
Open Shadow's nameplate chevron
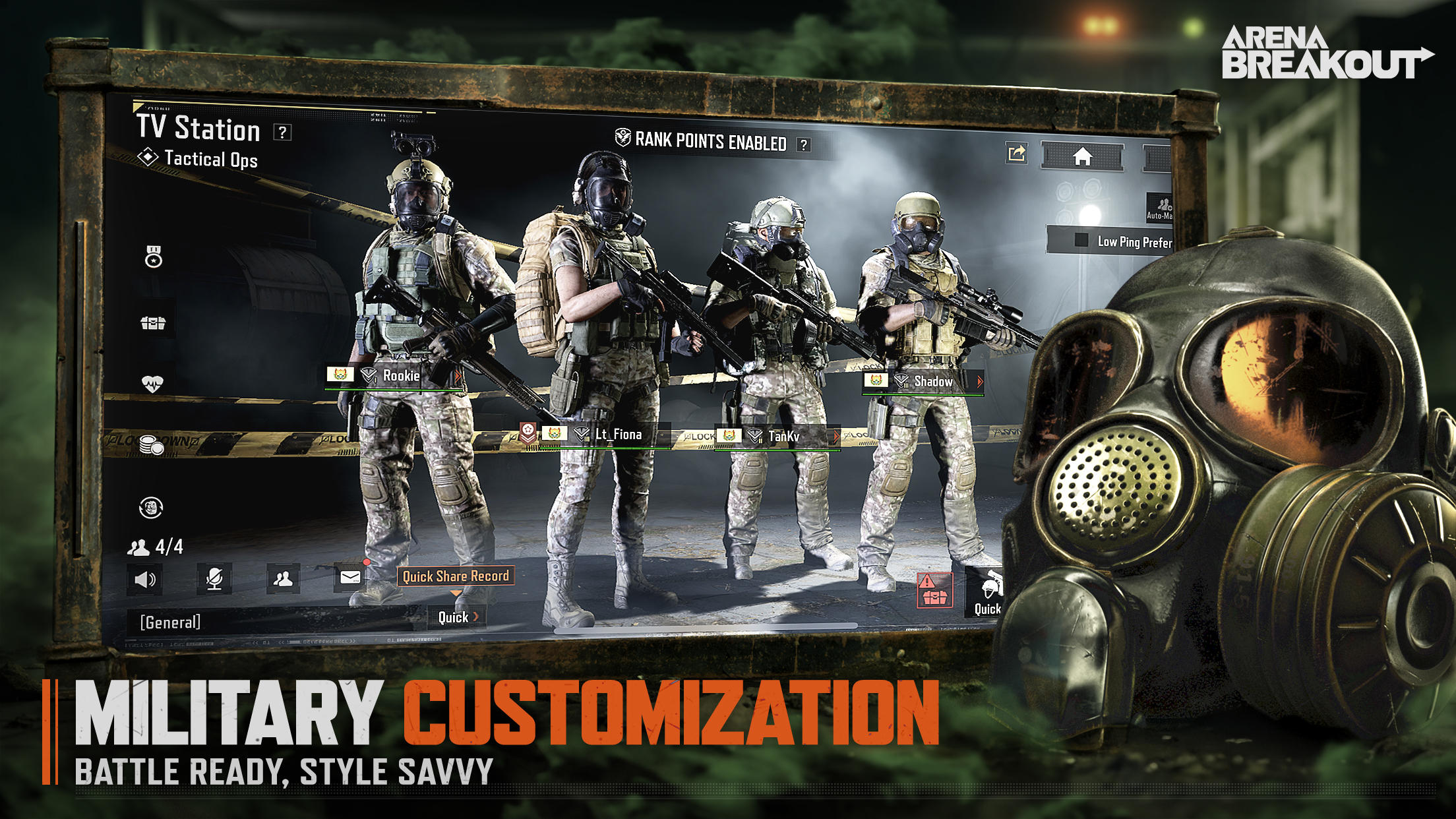click(980, 381)
